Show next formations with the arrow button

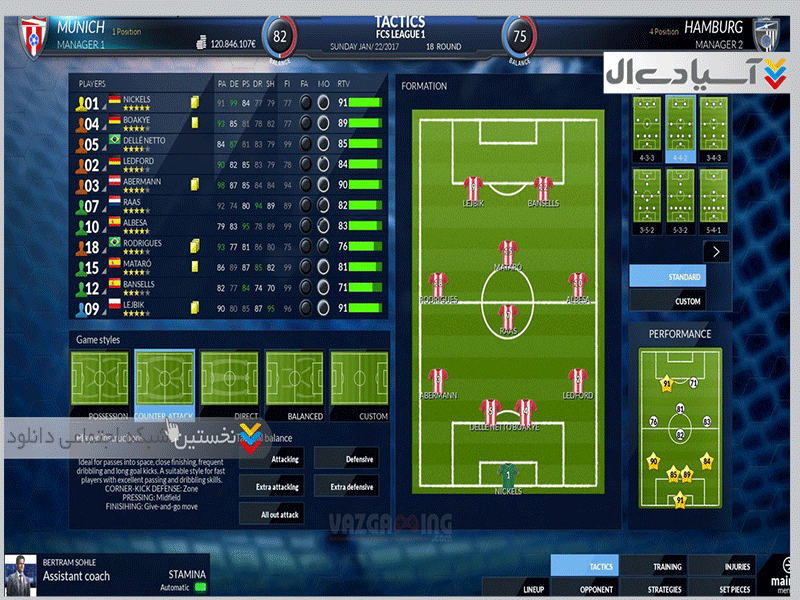(x=716, y=252)
